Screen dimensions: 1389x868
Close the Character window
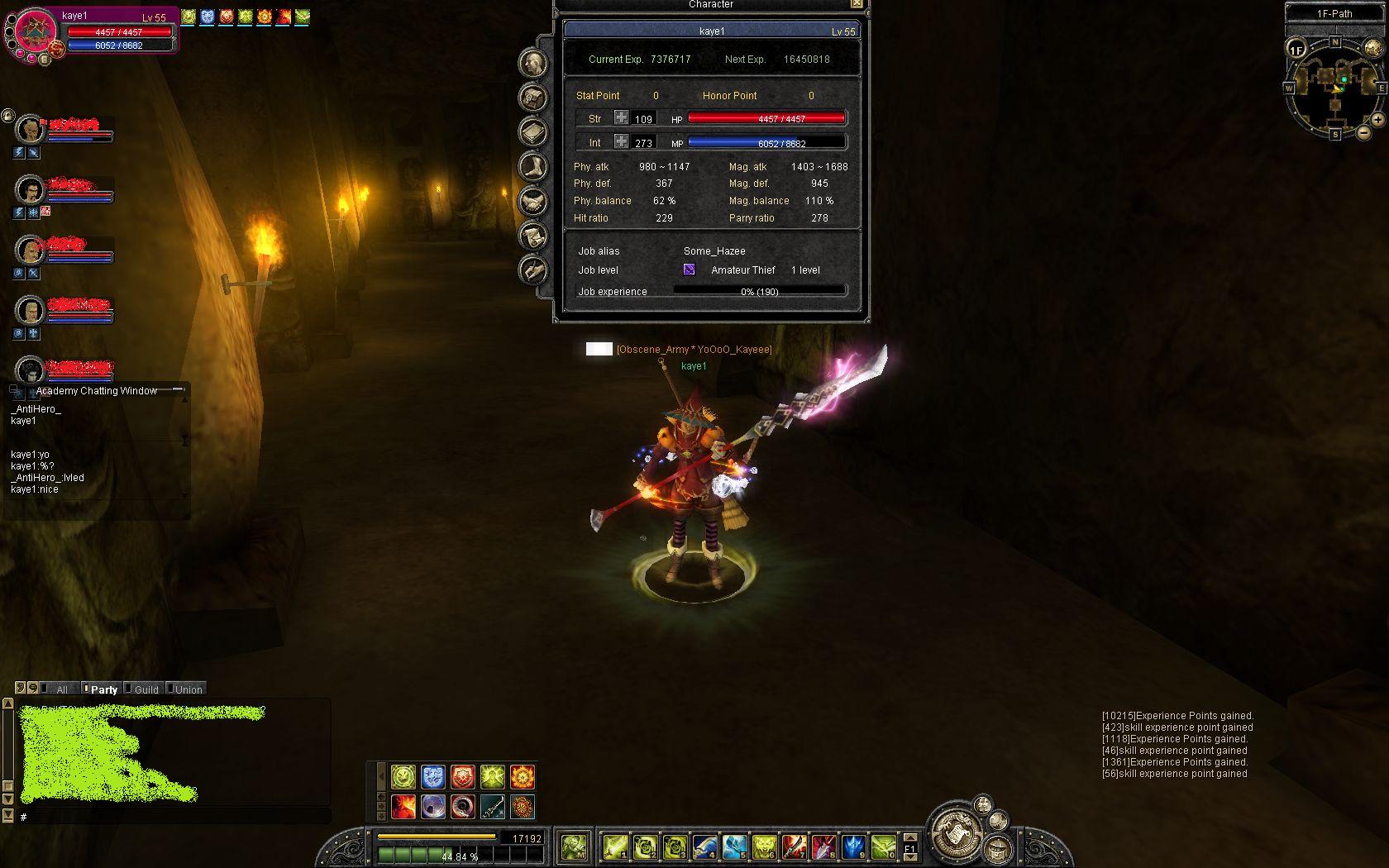coord(857,4)
